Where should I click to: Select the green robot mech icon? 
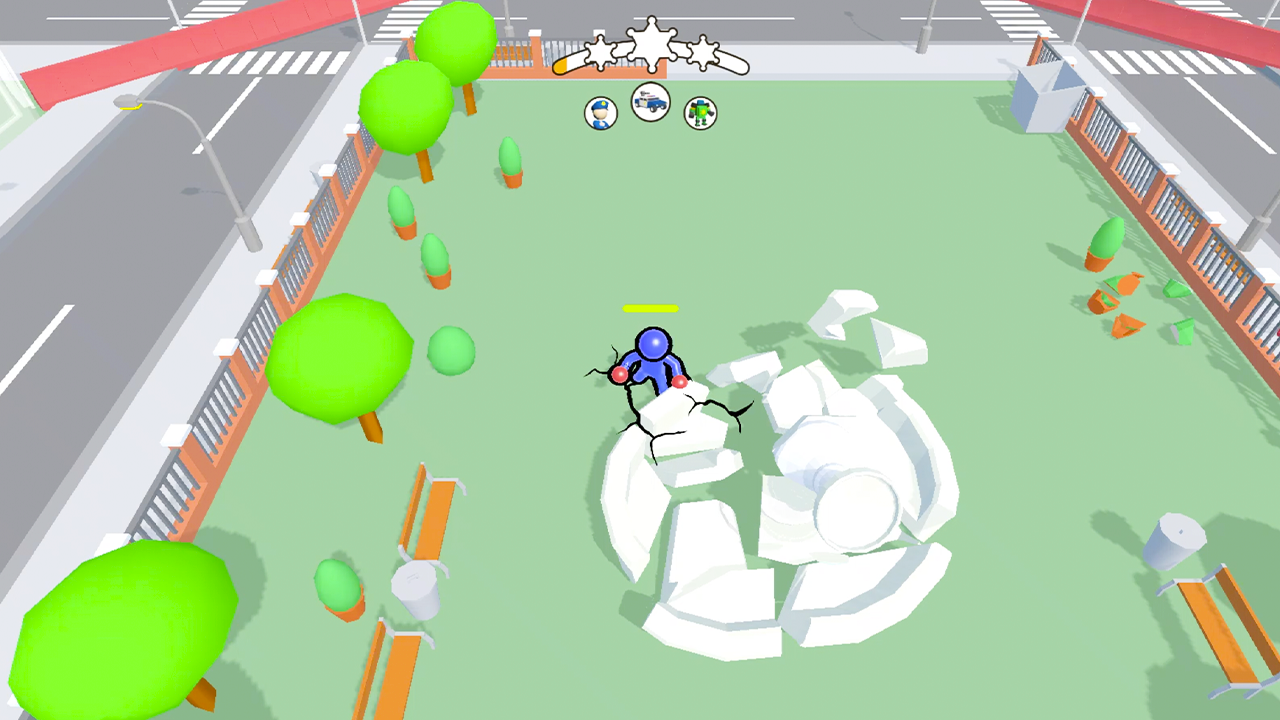700,112
